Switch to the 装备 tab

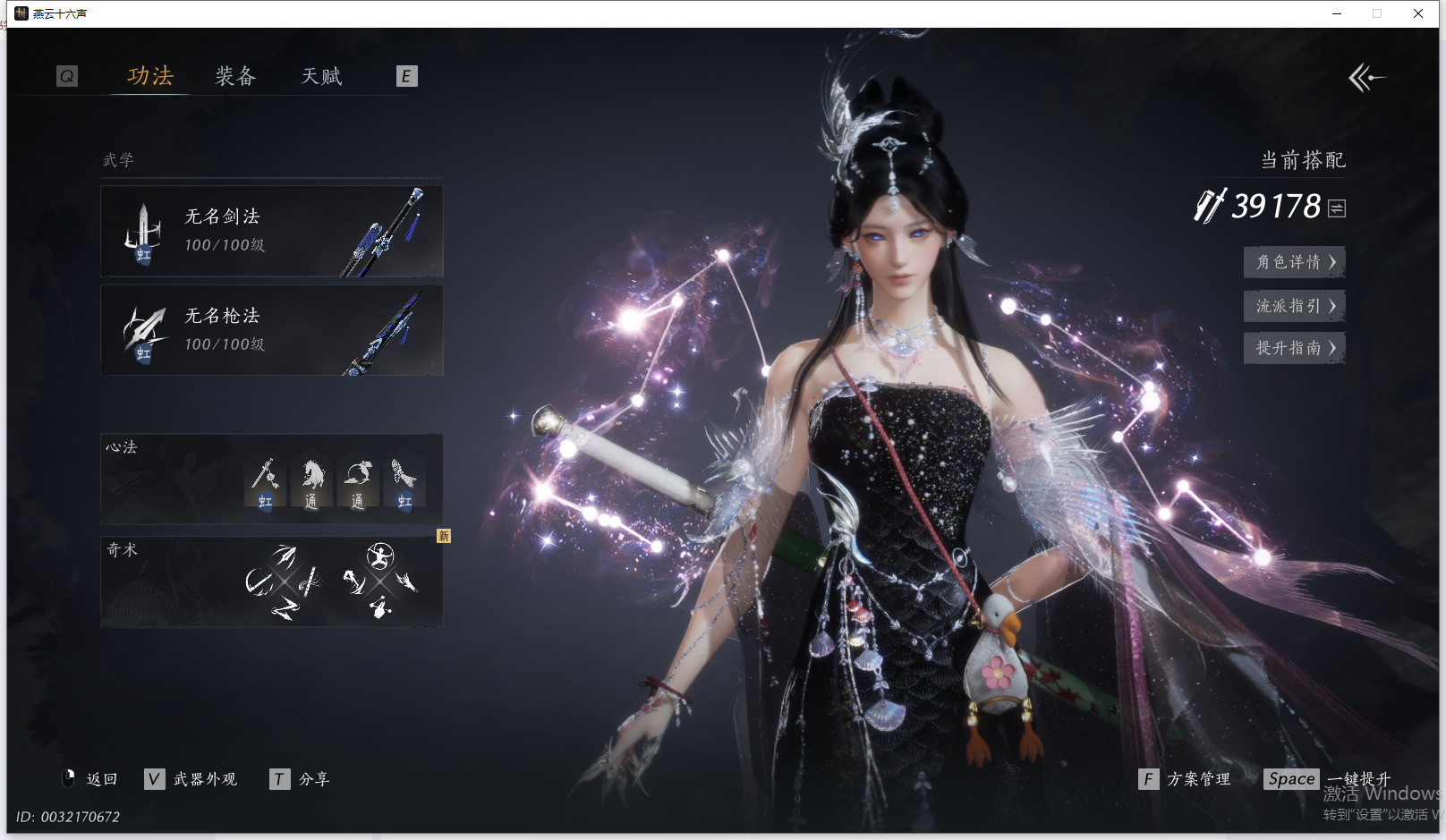tap(235, 76)
